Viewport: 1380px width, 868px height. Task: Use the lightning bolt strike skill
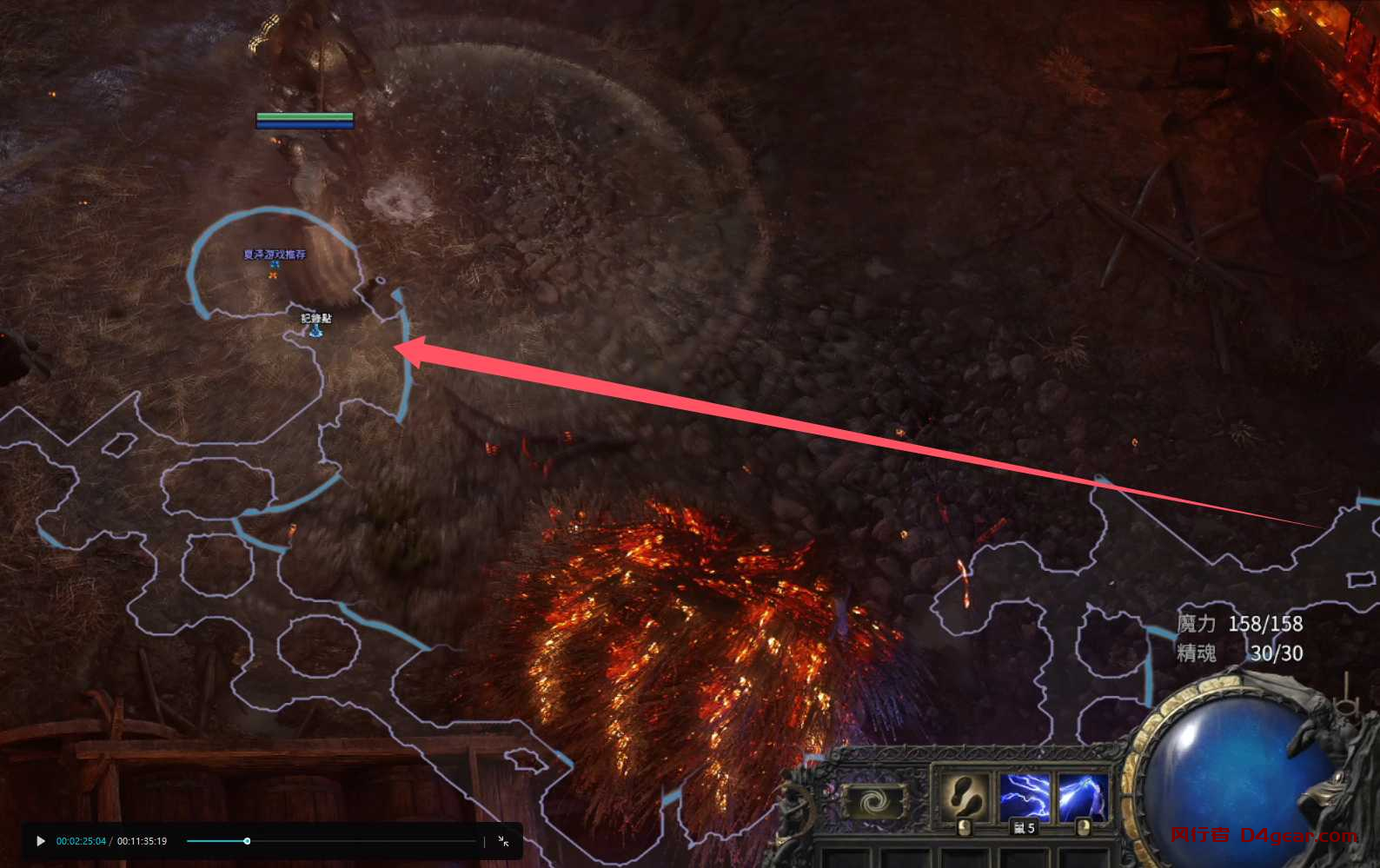coord(1083,795)
